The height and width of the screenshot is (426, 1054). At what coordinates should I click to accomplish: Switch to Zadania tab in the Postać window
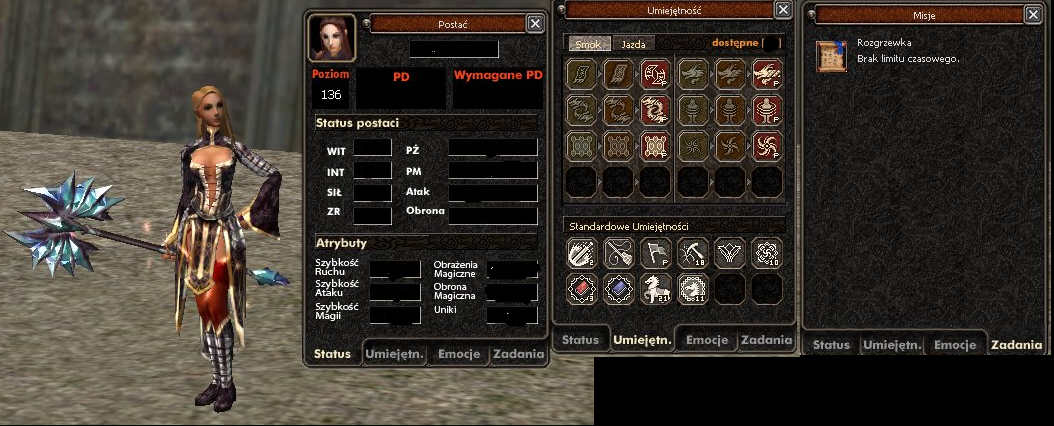click(x=518, y=354)
